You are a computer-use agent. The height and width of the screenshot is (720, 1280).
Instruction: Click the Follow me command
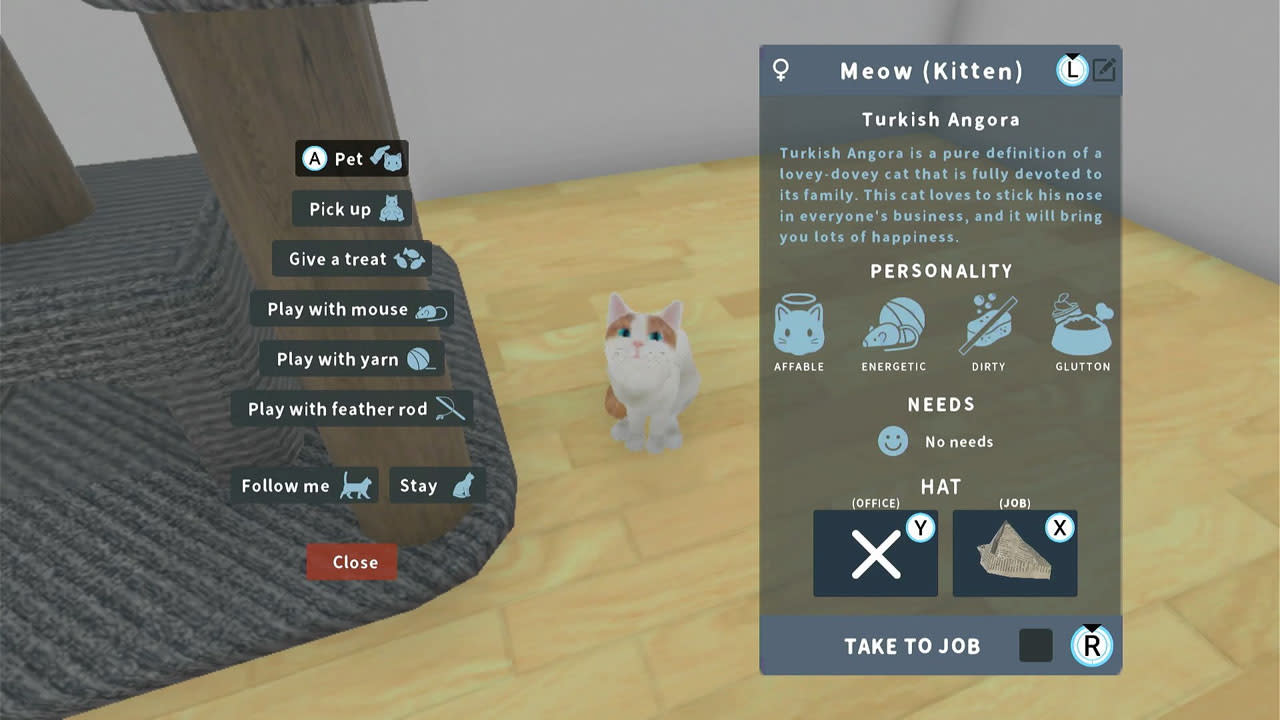pyautogui.click(x=304, y=485)
